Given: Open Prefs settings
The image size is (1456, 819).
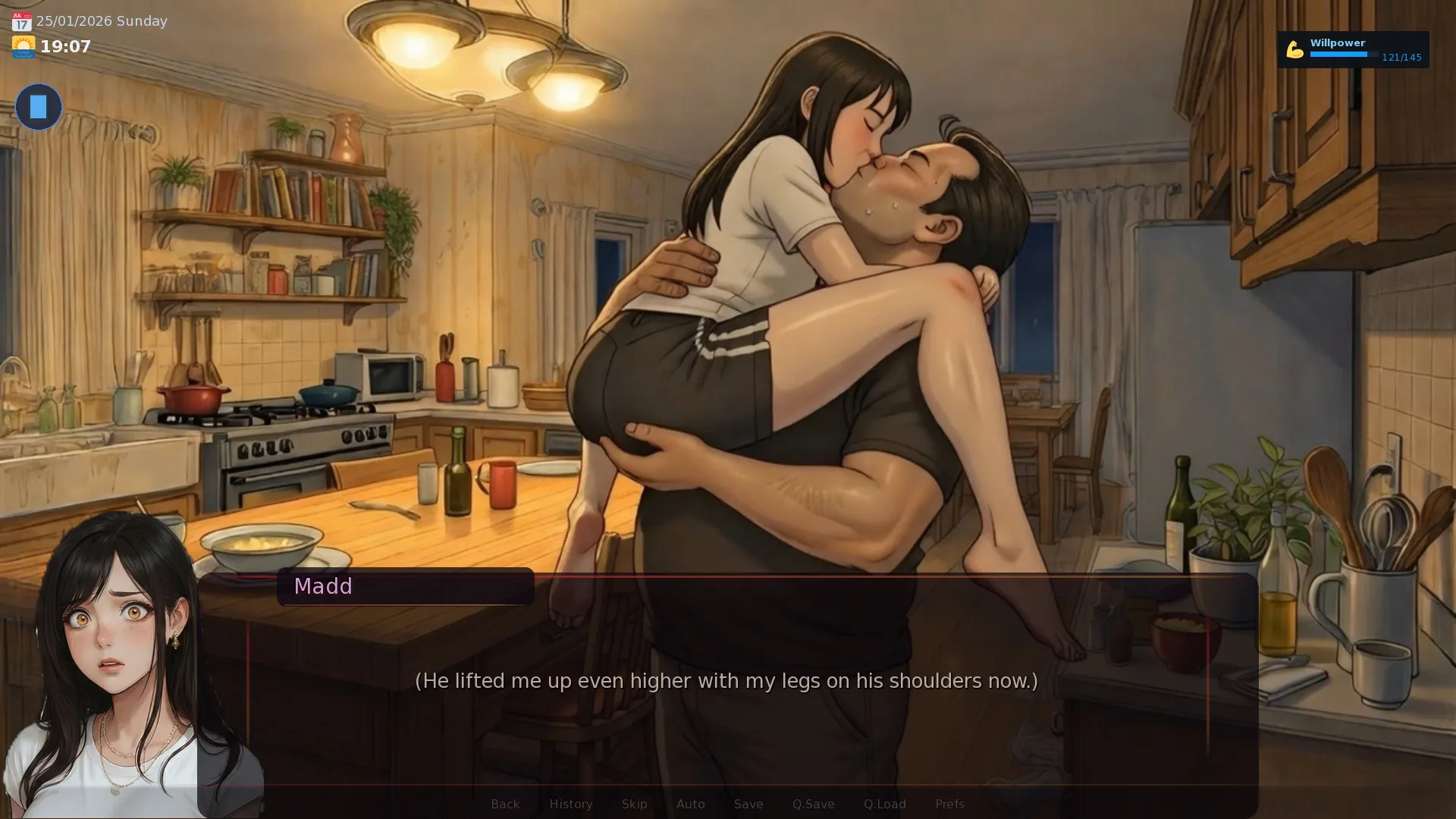Looking at the screenshot, I should (949, 804).
